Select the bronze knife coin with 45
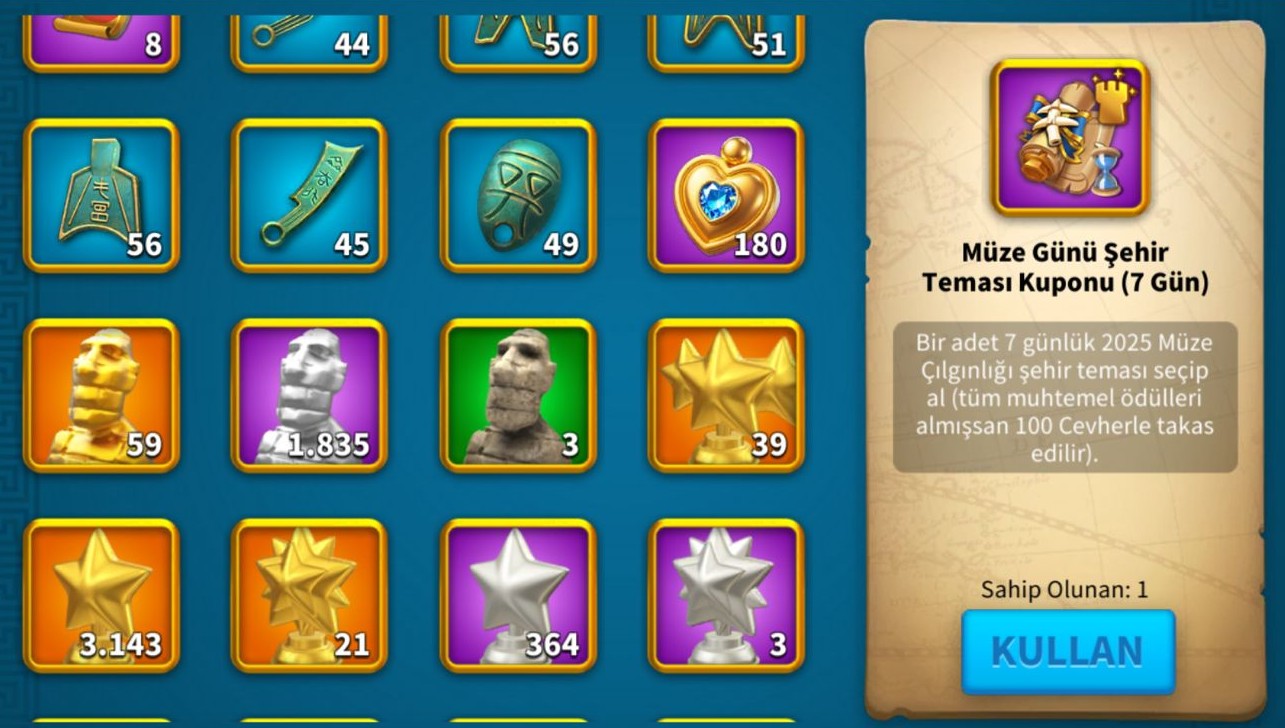The width and height of the screenshot is (1285, 728). pyautogui.click(x=309, y=196)
